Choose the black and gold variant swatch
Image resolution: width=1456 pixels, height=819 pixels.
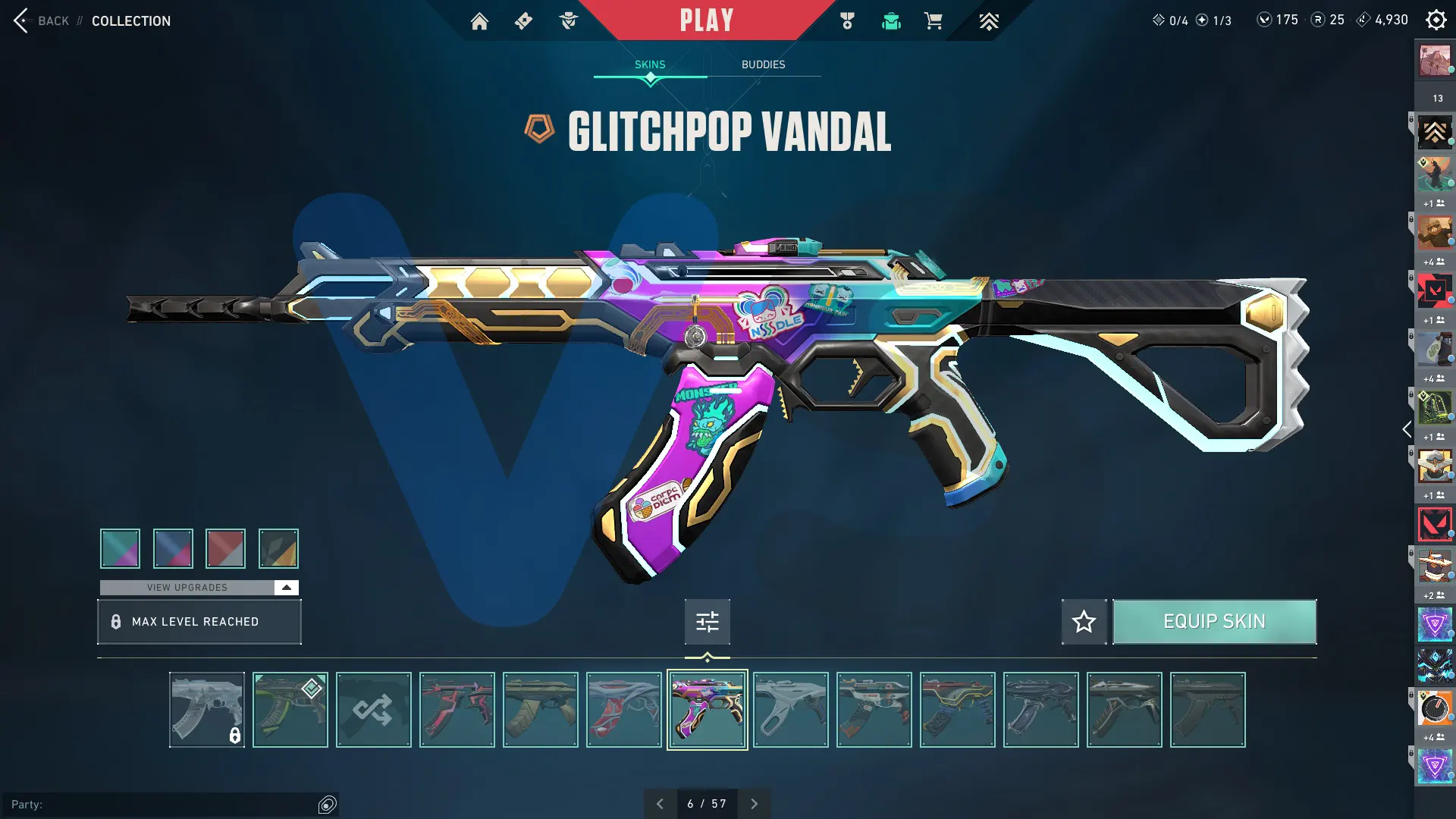pos(278,548)
